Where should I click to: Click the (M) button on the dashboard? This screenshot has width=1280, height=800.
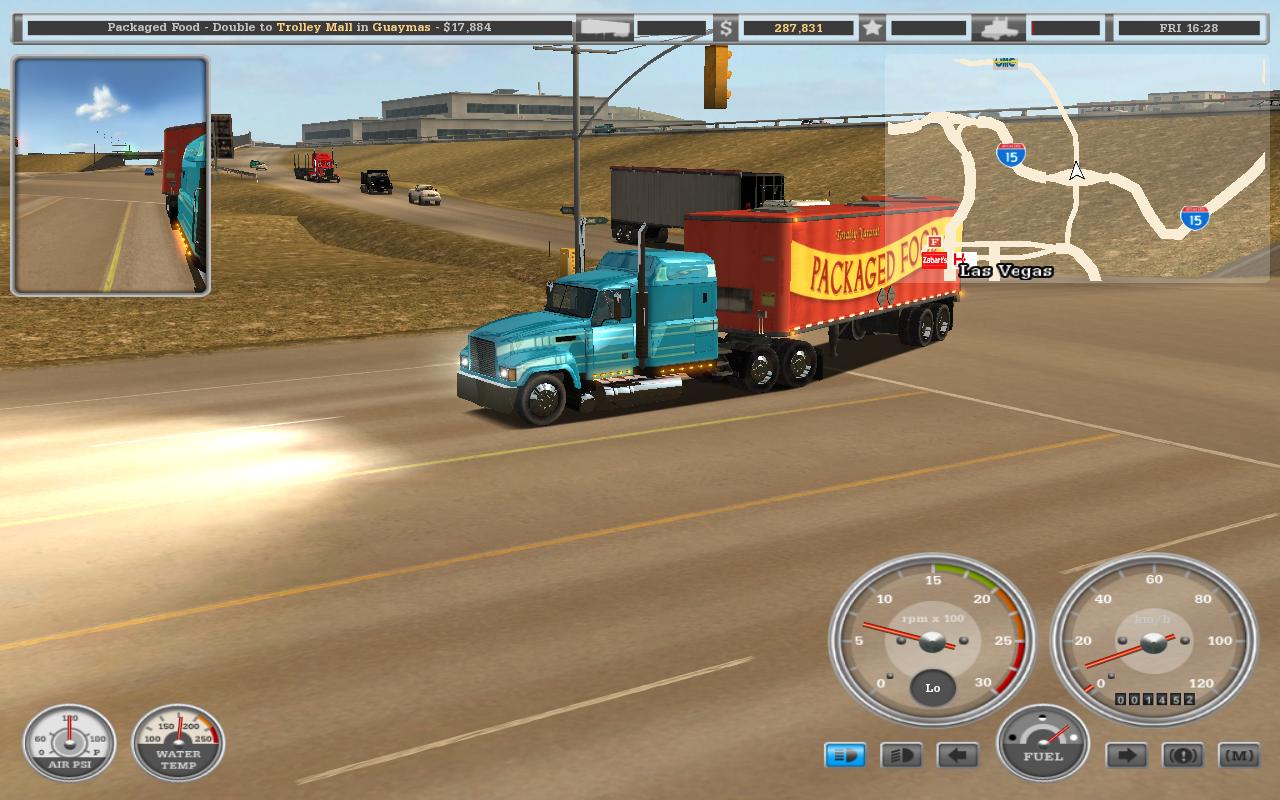(1239, 755)
